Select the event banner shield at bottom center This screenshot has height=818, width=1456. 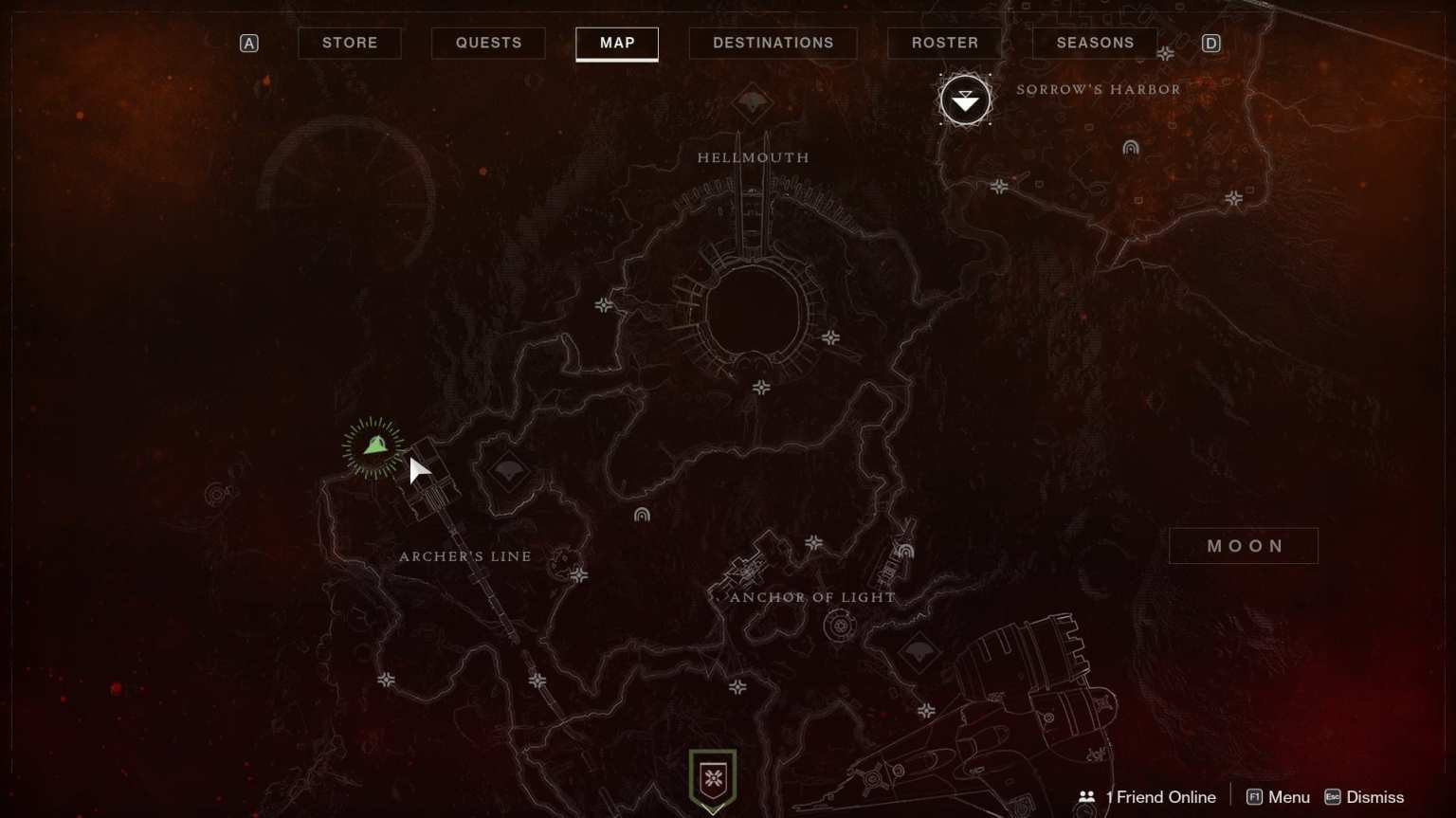(712, 779)
